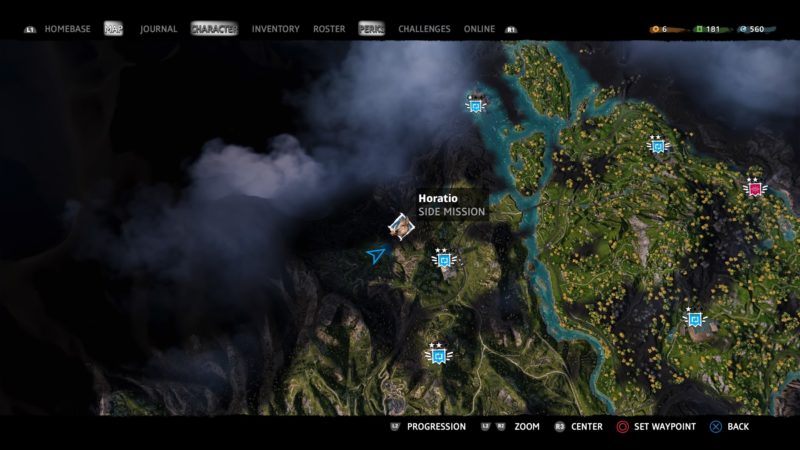Select the Roster tab

(329, 29)
